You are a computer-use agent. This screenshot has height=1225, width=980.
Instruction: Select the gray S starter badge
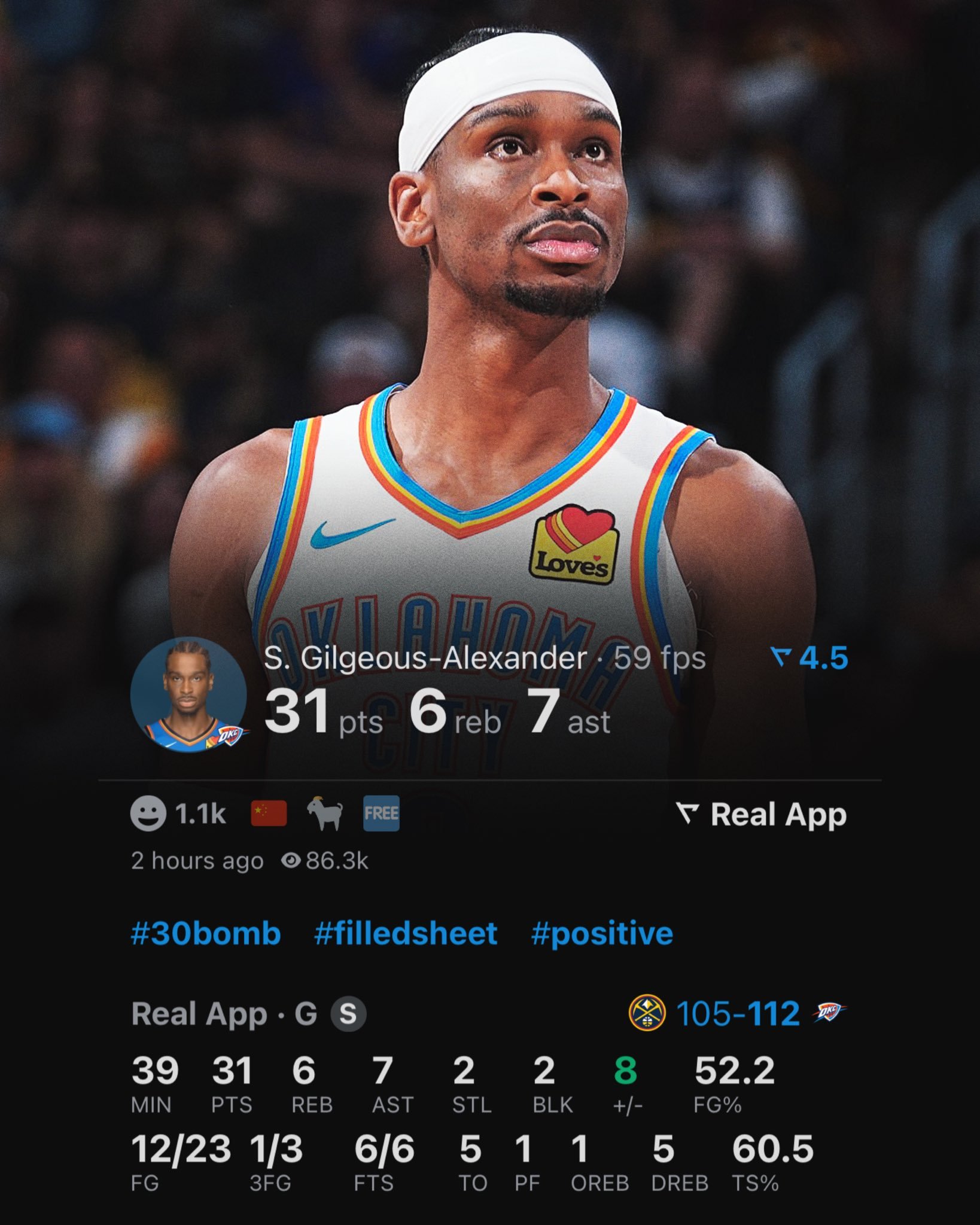(348, 1014)
